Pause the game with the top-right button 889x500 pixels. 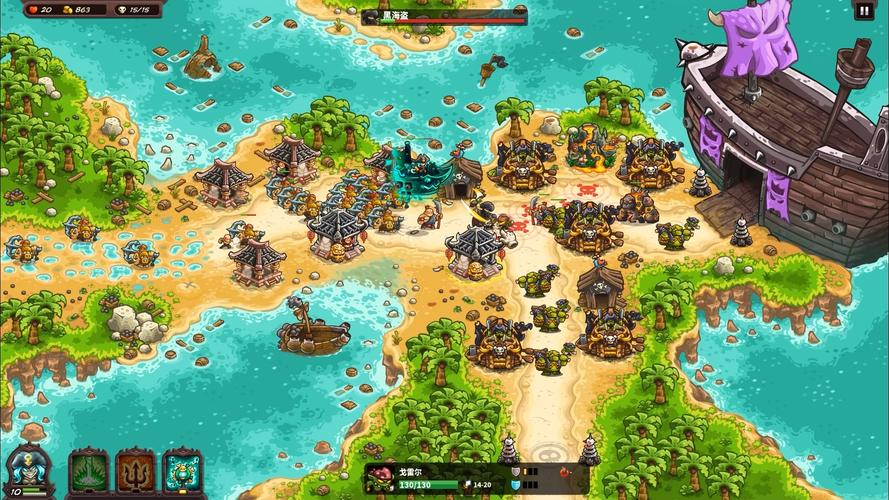[863, 11]
